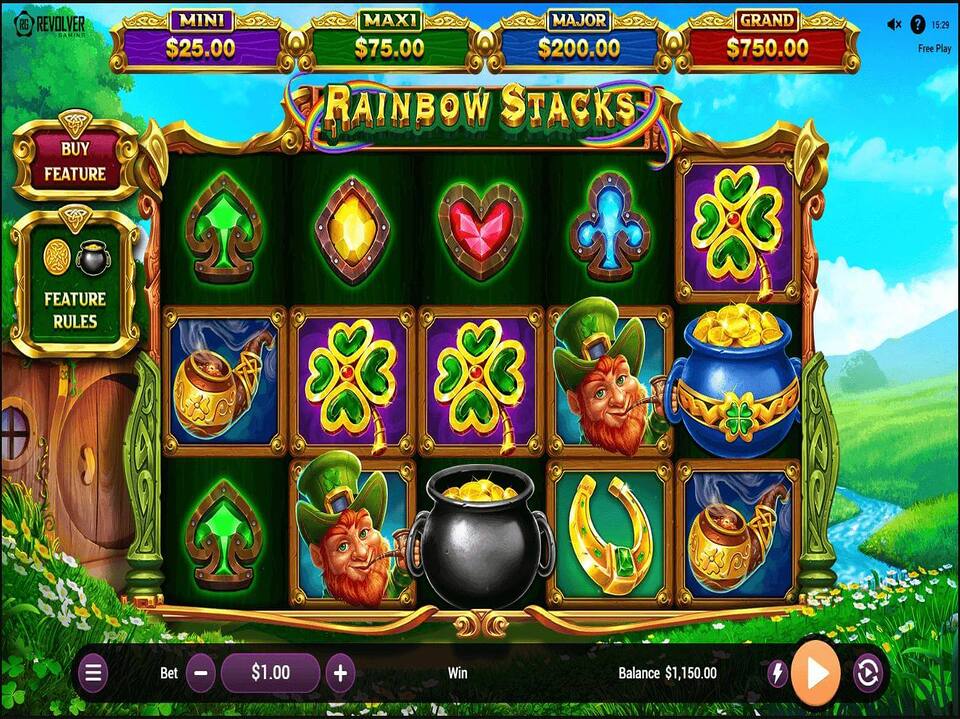Spin the reels with the orange play button
This screenshot has height=719, width=960.
(816, 672)
